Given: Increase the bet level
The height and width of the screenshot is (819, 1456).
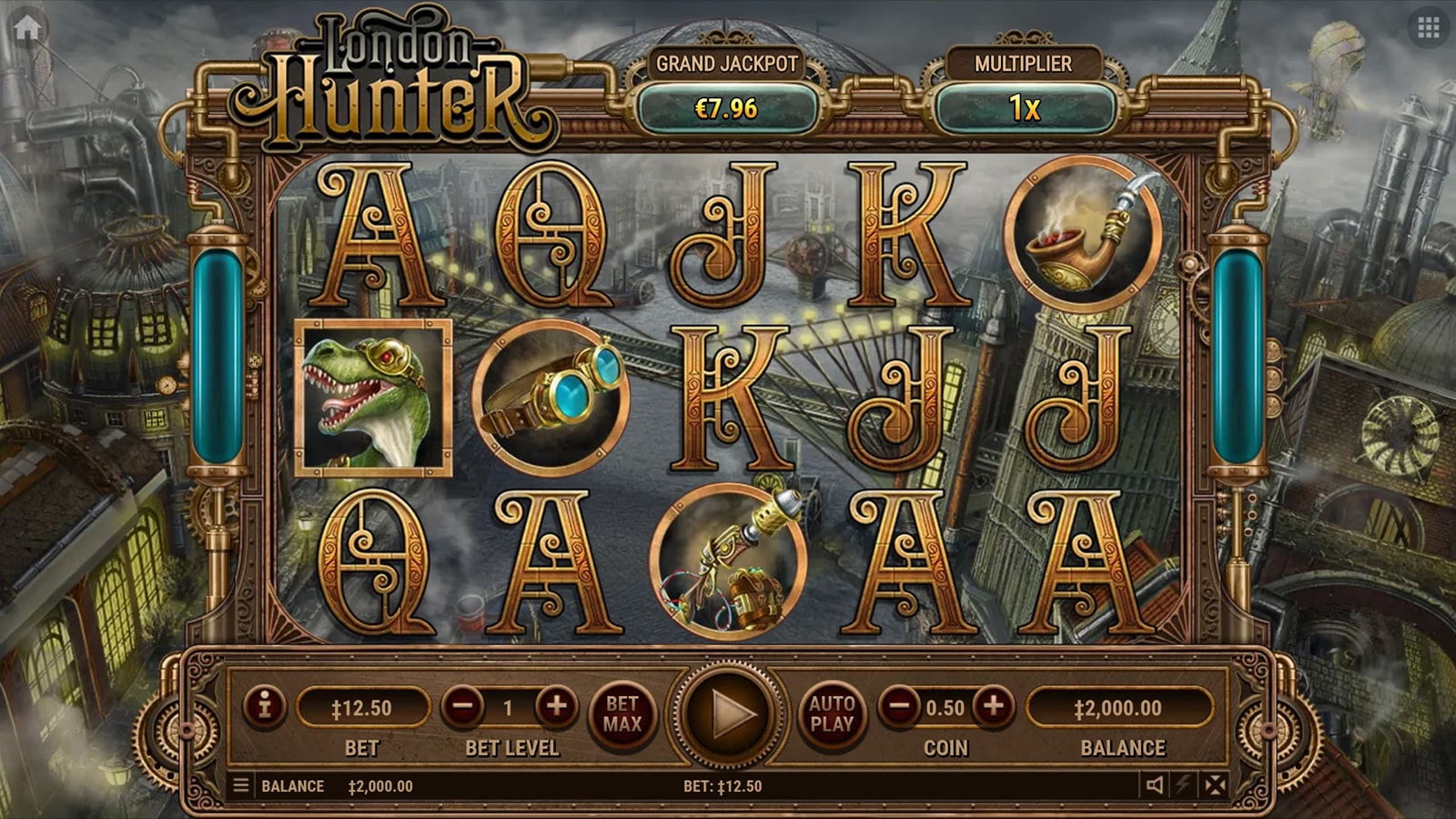Looking at the screenshot, I should 556,706.
